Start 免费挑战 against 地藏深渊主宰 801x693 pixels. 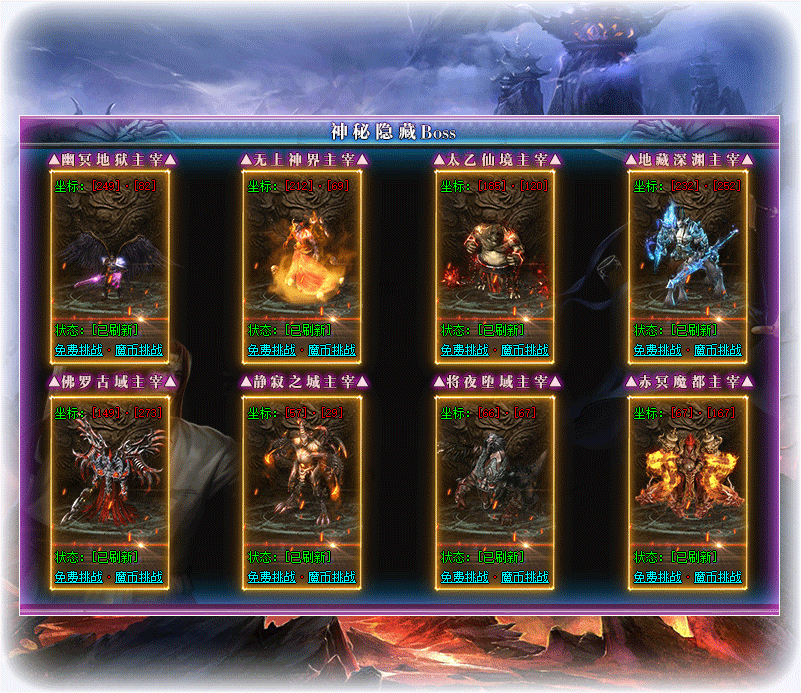click(x=657, y=350)
